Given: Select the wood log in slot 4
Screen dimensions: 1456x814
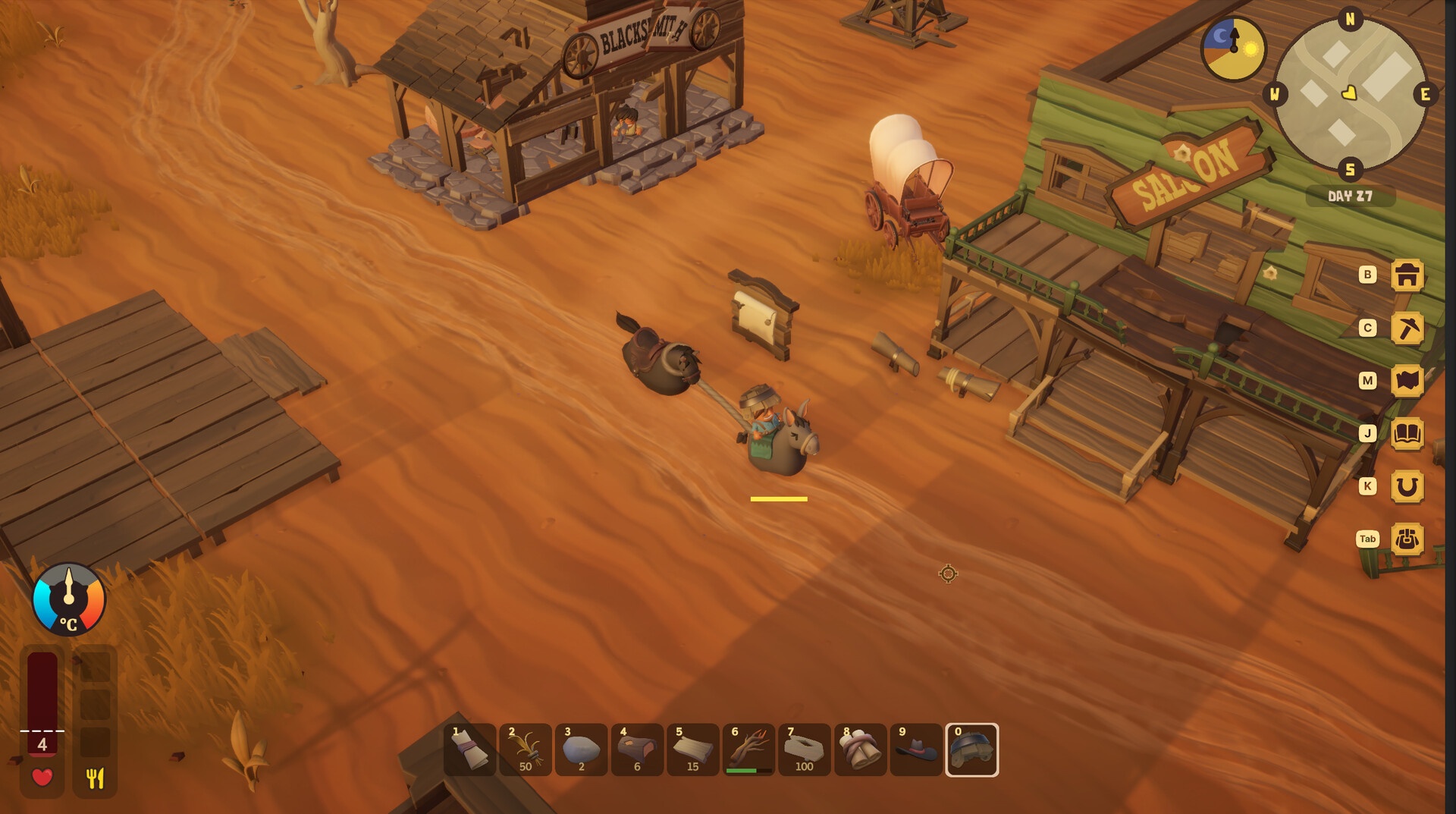Looking at the screenshot, I should (637, 750).
